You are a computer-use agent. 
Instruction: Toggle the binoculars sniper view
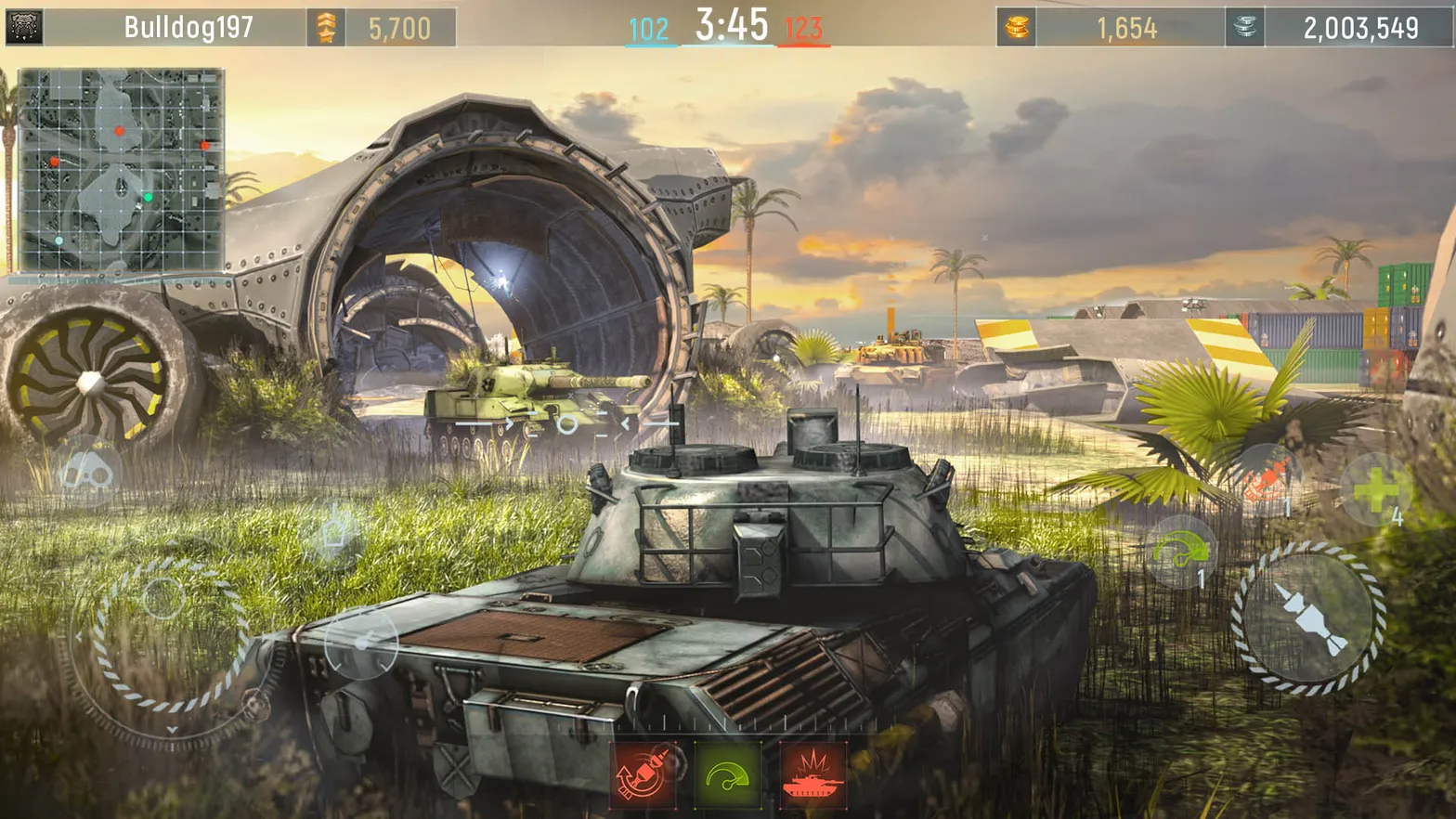point(85,472)
